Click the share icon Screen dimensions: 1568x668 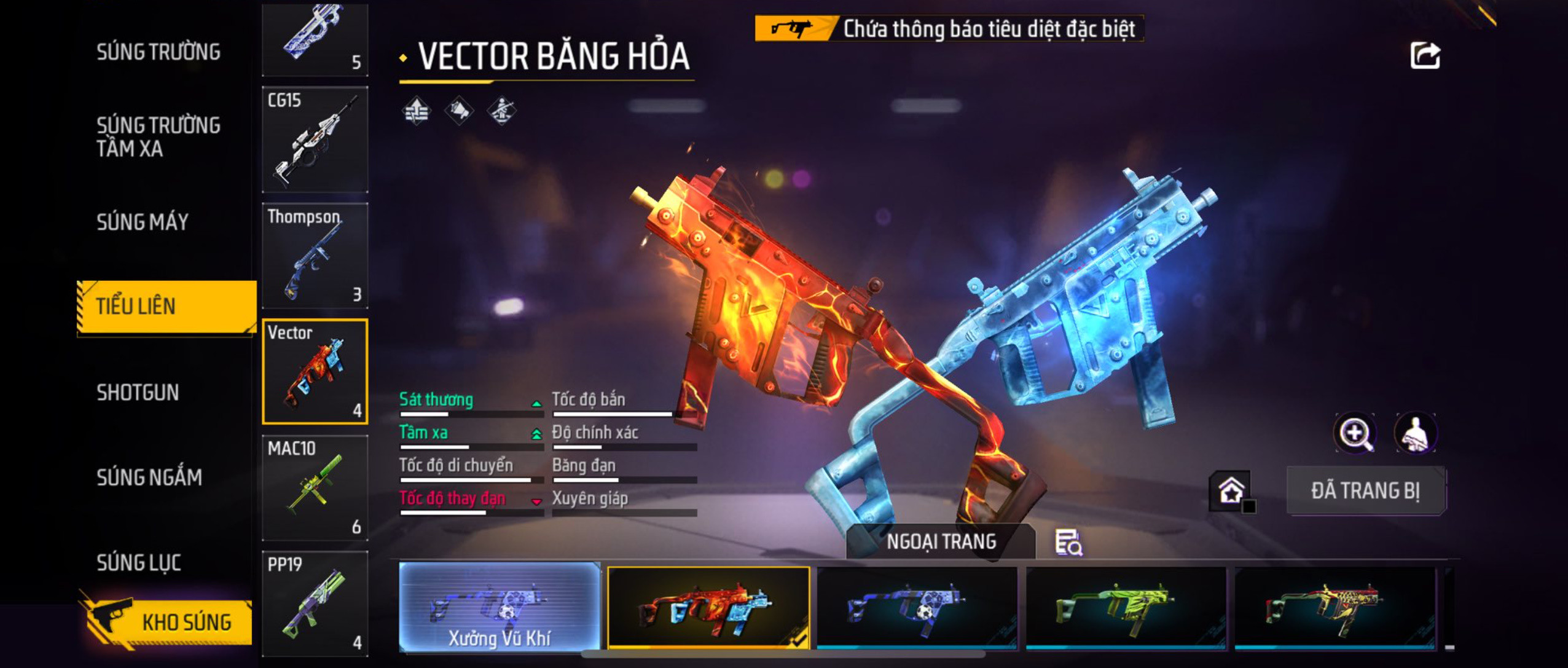1424,56
